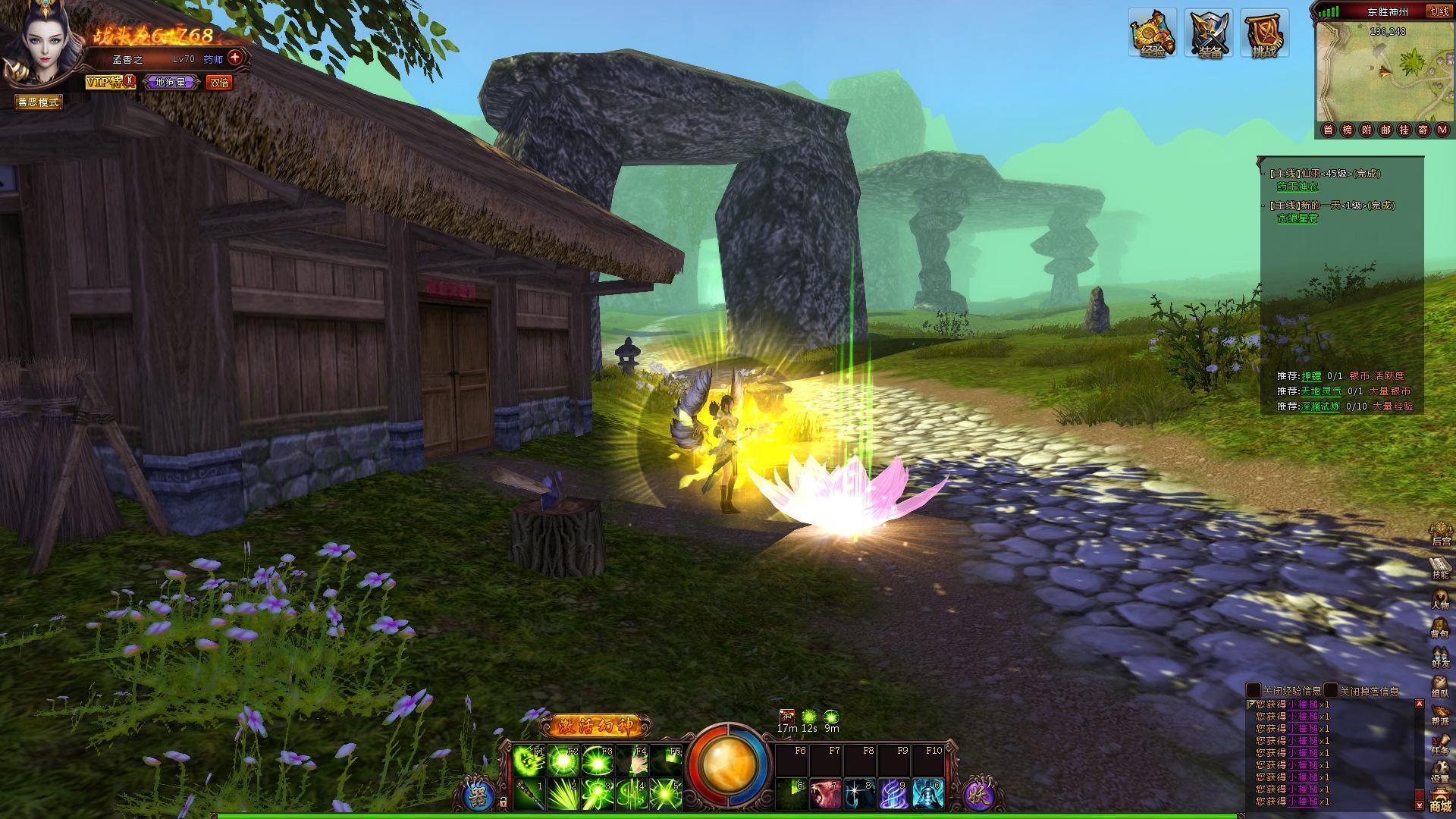Open the world map with the M button

click(x=1442, y=130)
